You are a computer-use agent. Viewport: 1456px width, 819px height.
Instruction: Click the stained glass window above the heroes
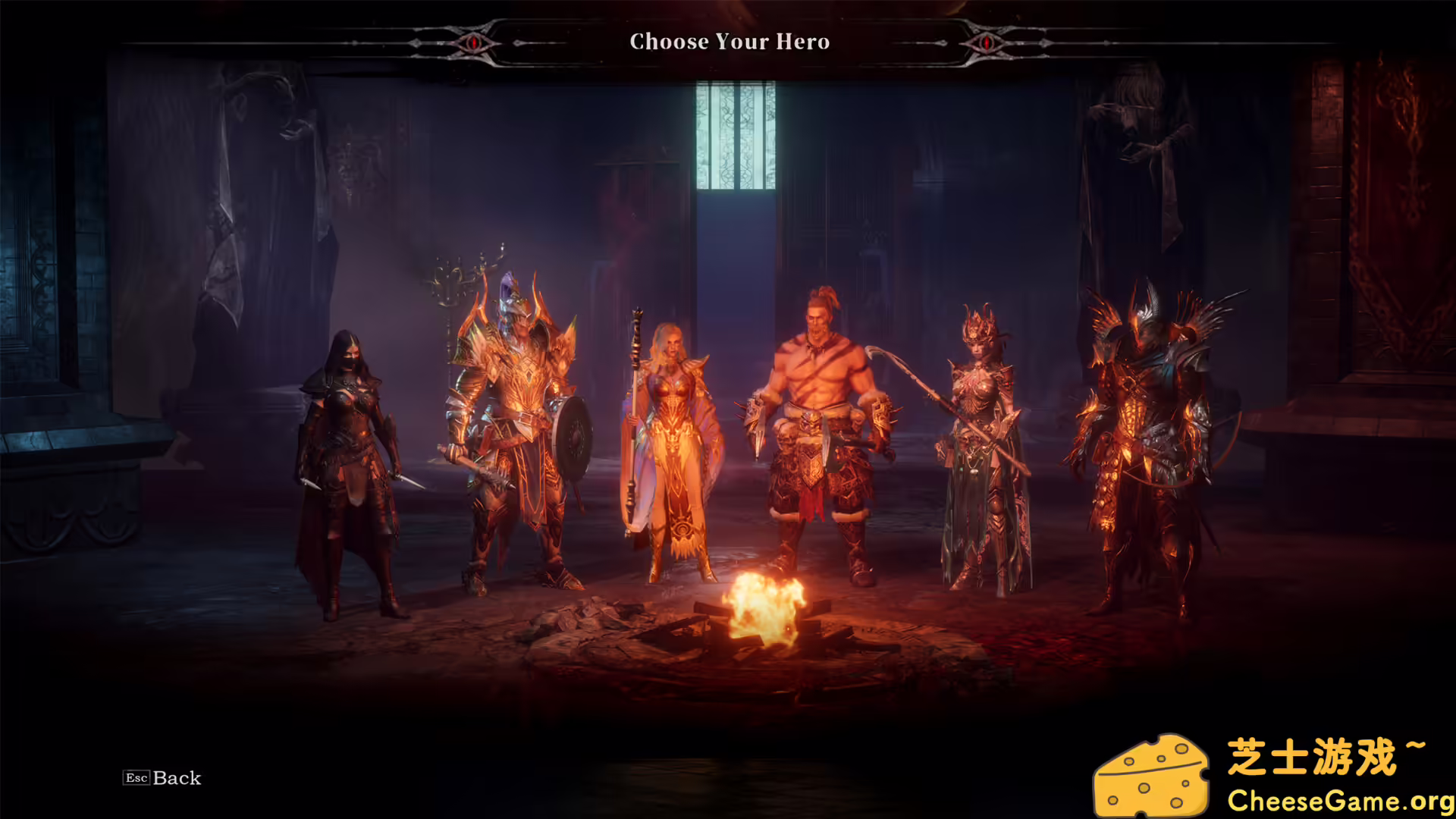(737, 136)
